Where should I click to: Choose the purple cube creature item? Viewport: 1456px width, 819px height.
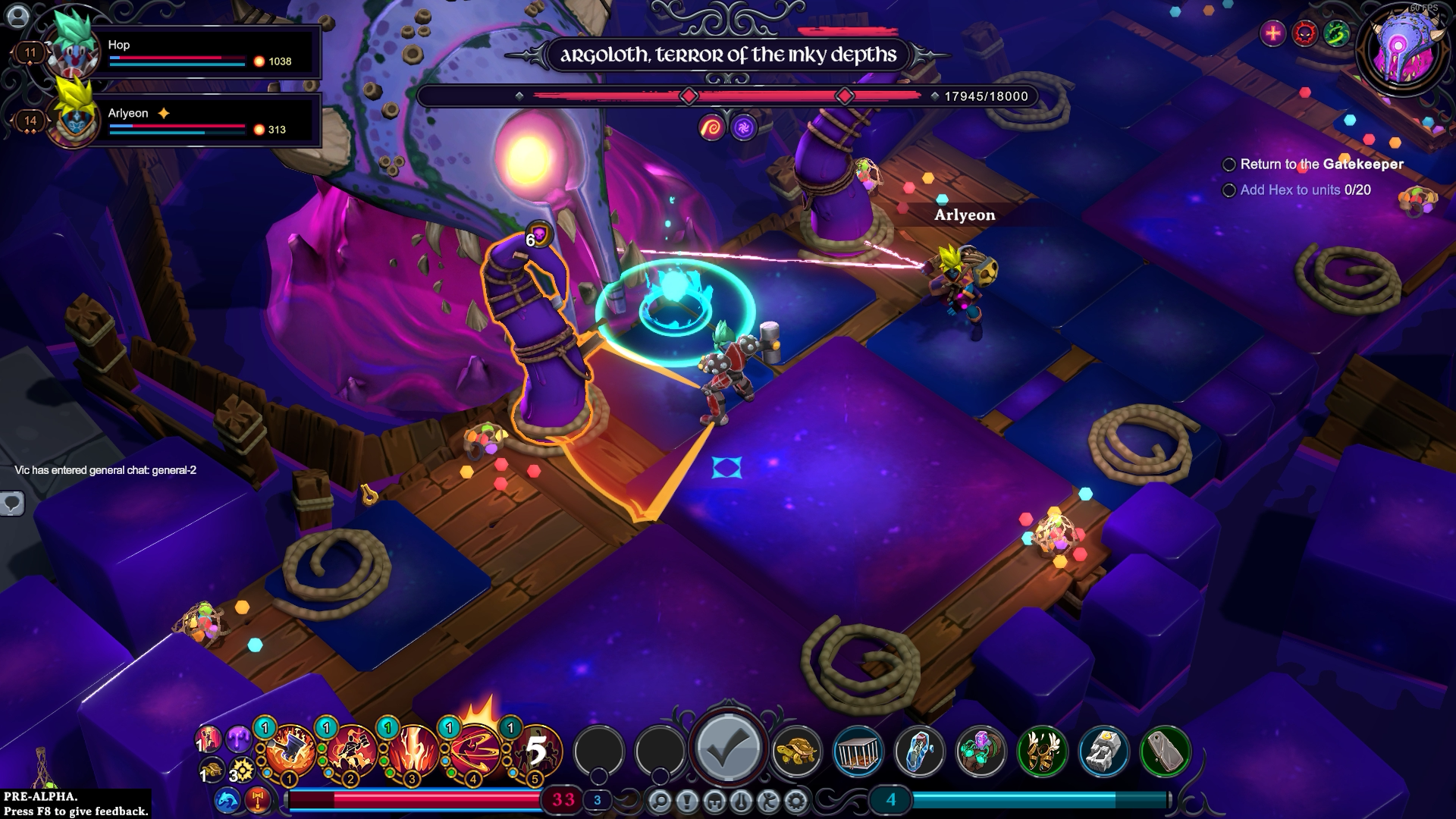tap(981, 751)
